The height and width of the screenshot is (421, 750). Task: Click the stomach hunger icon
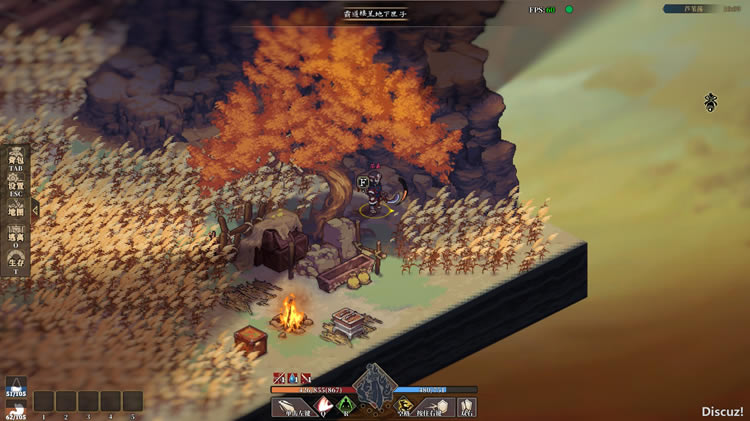[16, 408]
